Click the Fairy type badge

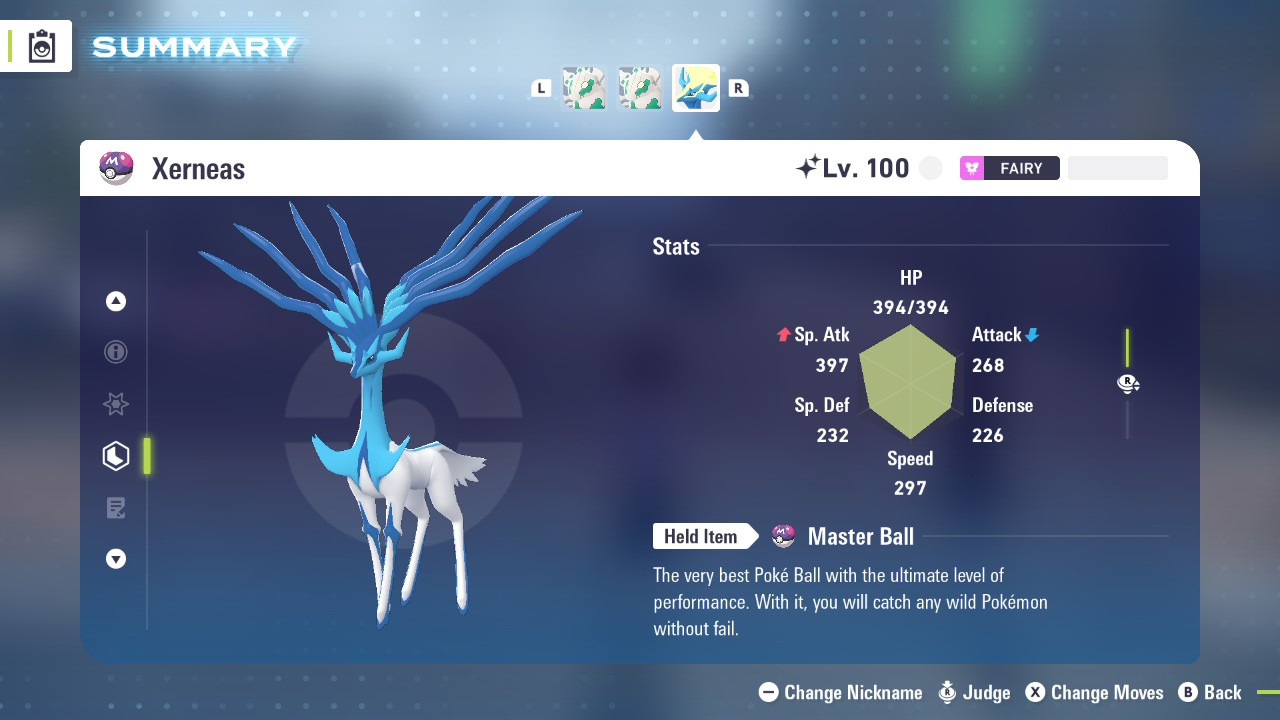point(1009,168)
